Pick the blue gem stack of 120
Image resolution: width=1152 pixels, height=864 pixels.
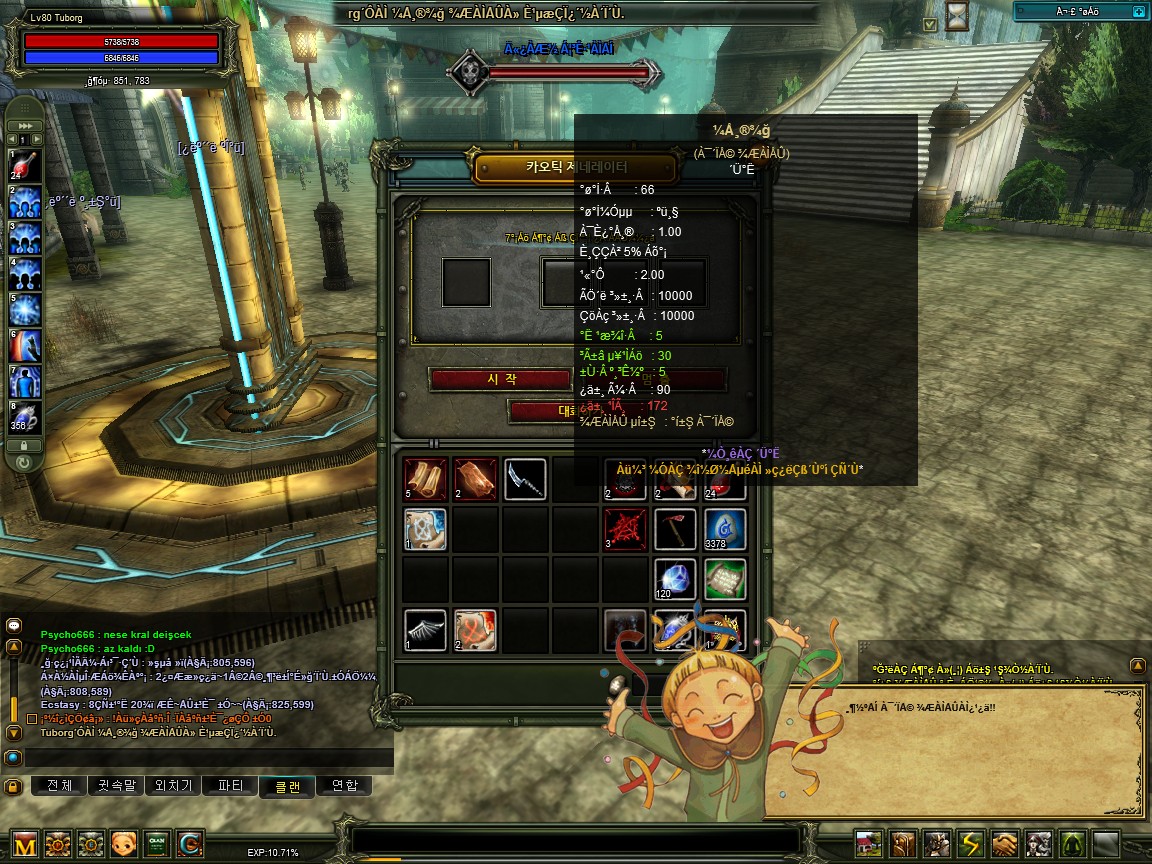[675, 580]
